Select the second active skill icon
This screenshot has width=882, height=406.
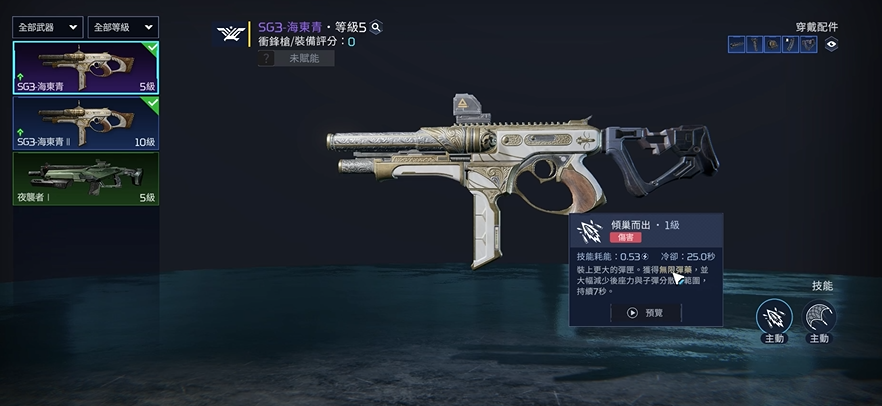[x=819, y=317]
